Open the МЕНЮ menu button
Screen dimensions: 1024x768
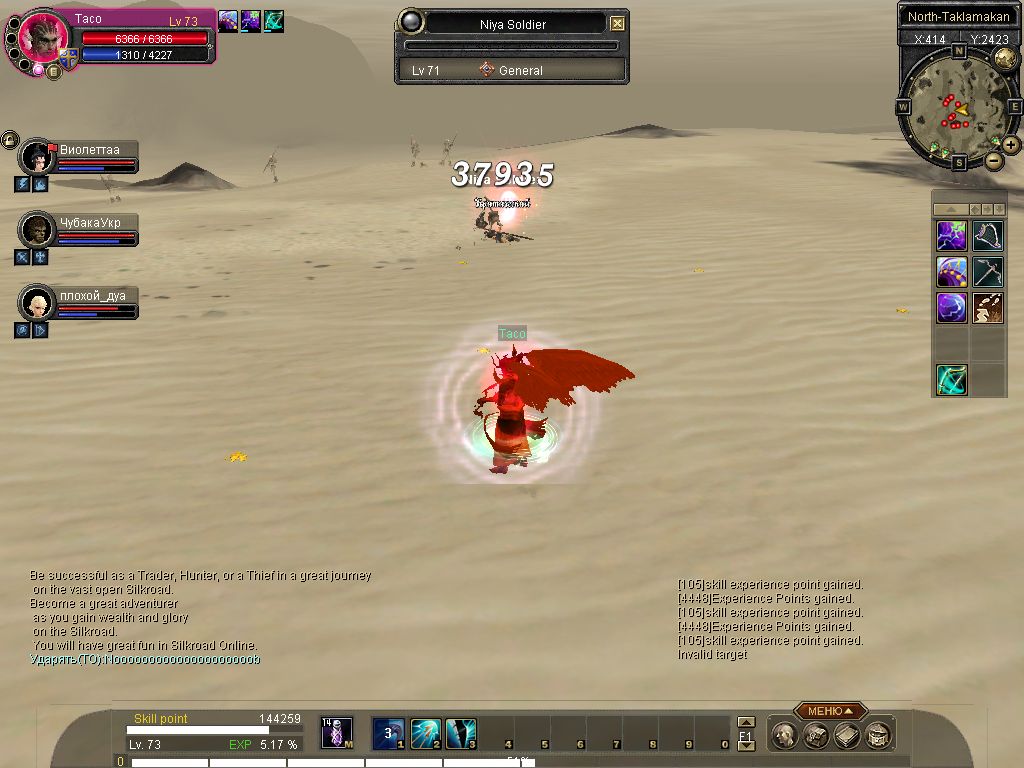click(x=830, y=711)
